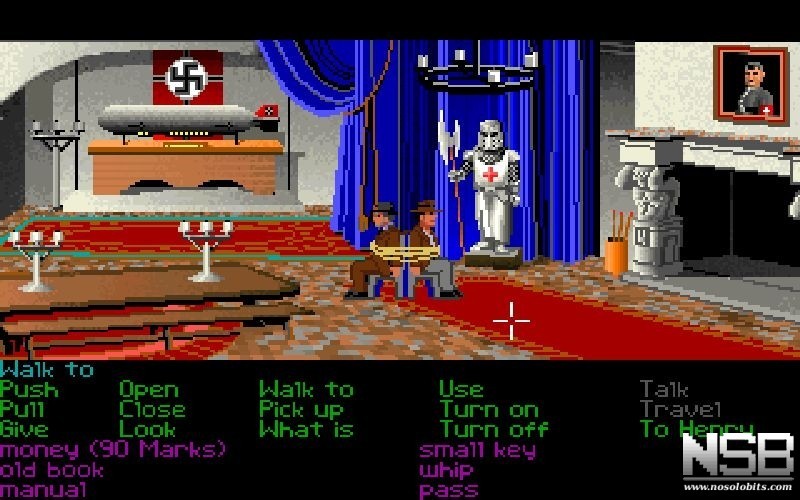
Task: Select money (90 Marks) from inventory
Action: click(x=112, y=450)
